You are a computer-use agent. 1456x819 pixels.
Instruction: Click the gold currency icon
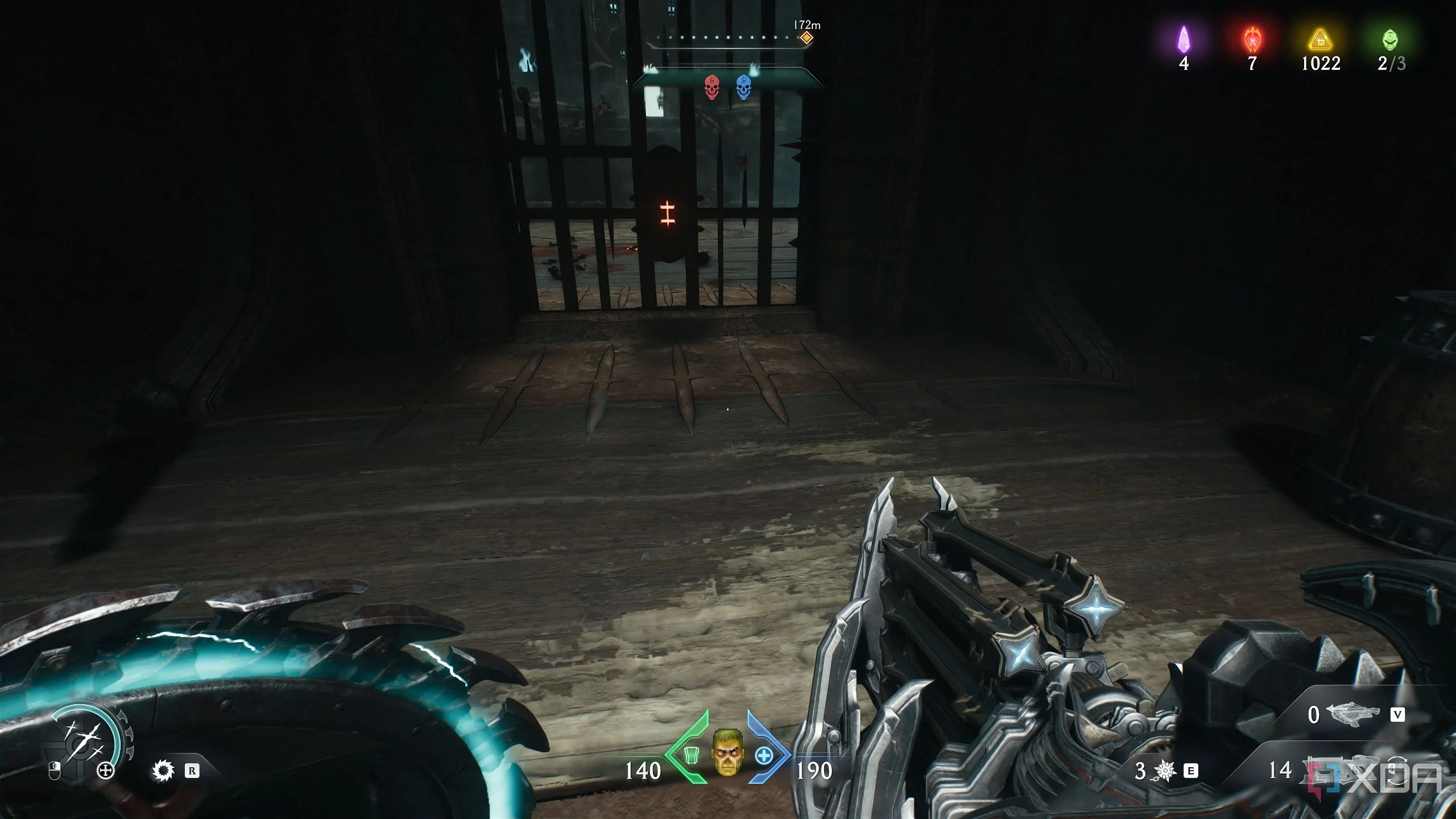[x=1321, y=40]
